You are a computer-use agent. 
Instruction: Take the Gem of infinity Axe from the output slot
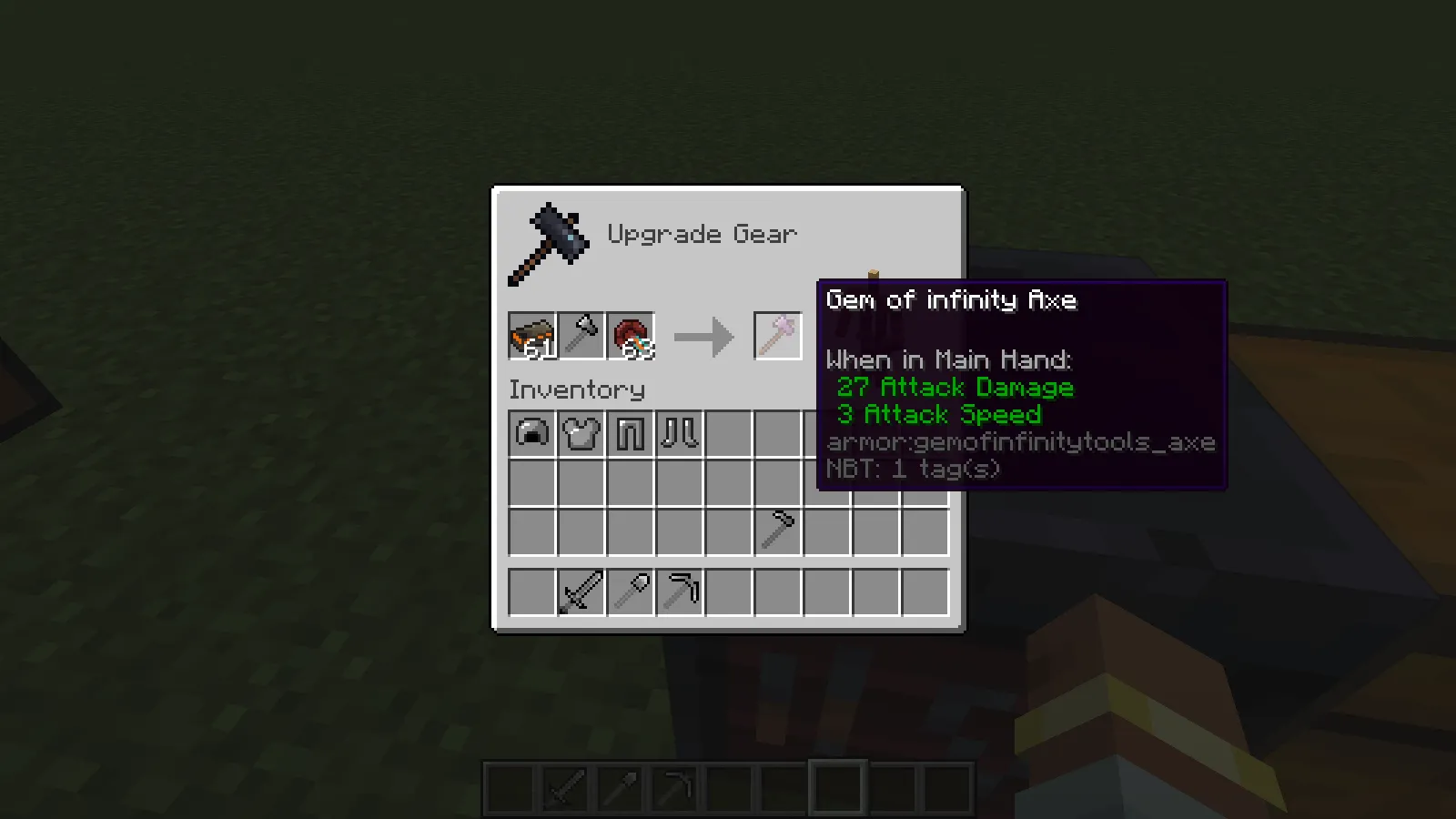click(x=778, y=335)
